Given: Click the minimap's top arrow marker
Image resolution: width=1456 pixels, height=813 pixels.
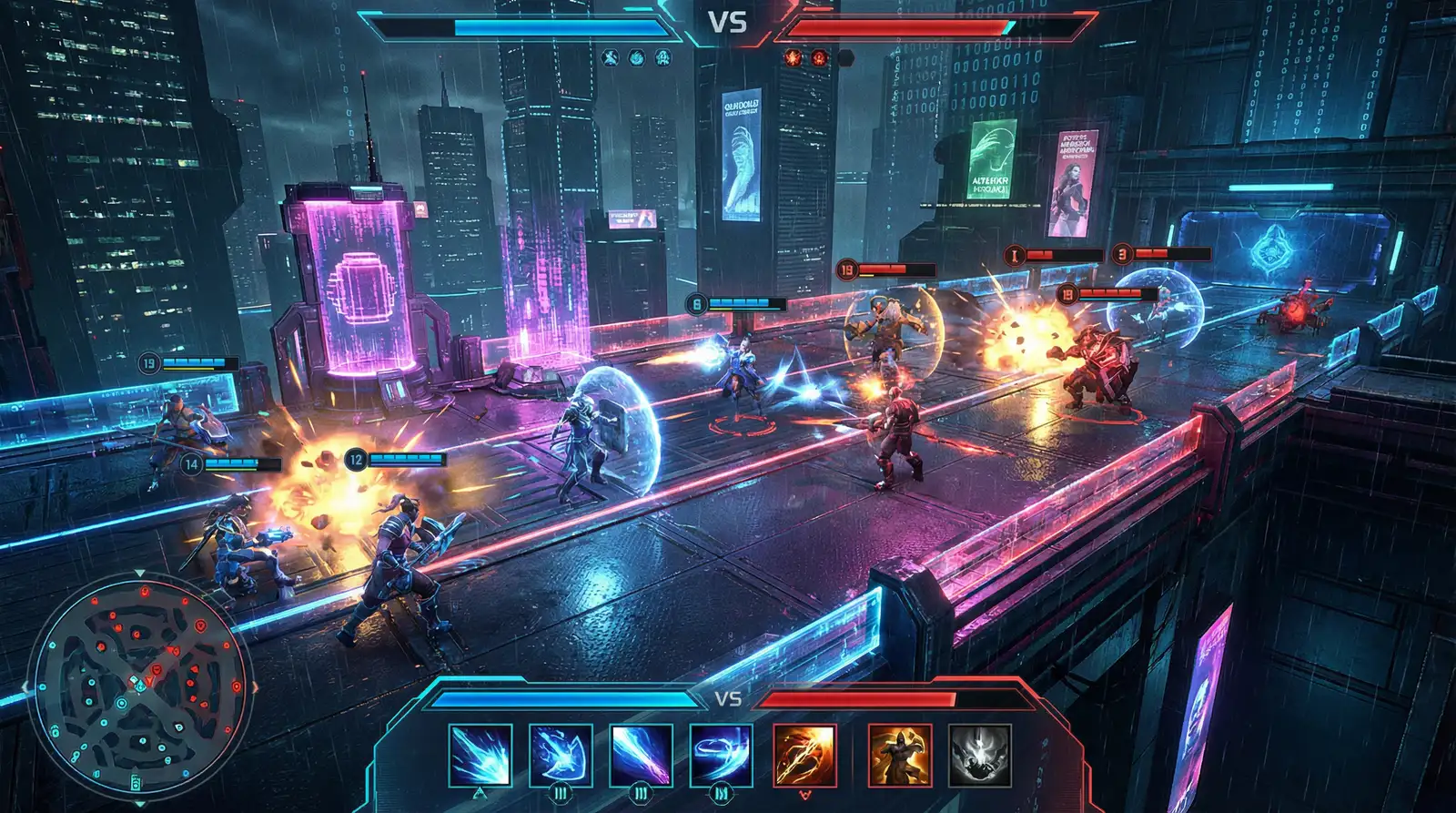Looking at the screenshot, I should [139, 574].
